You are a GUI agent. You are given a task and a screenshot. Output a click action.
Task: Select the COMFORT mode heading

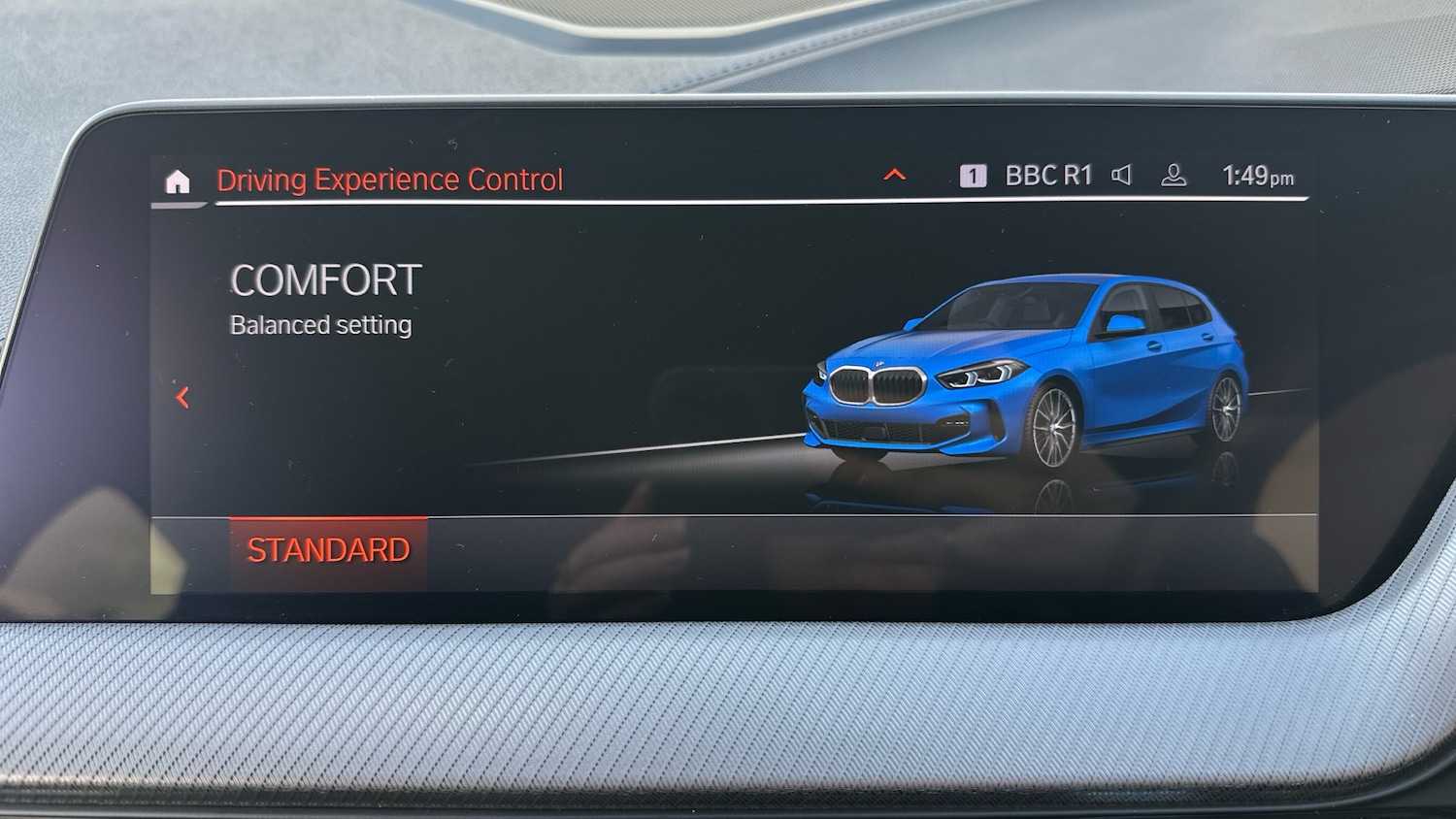[x=324, y=281]
